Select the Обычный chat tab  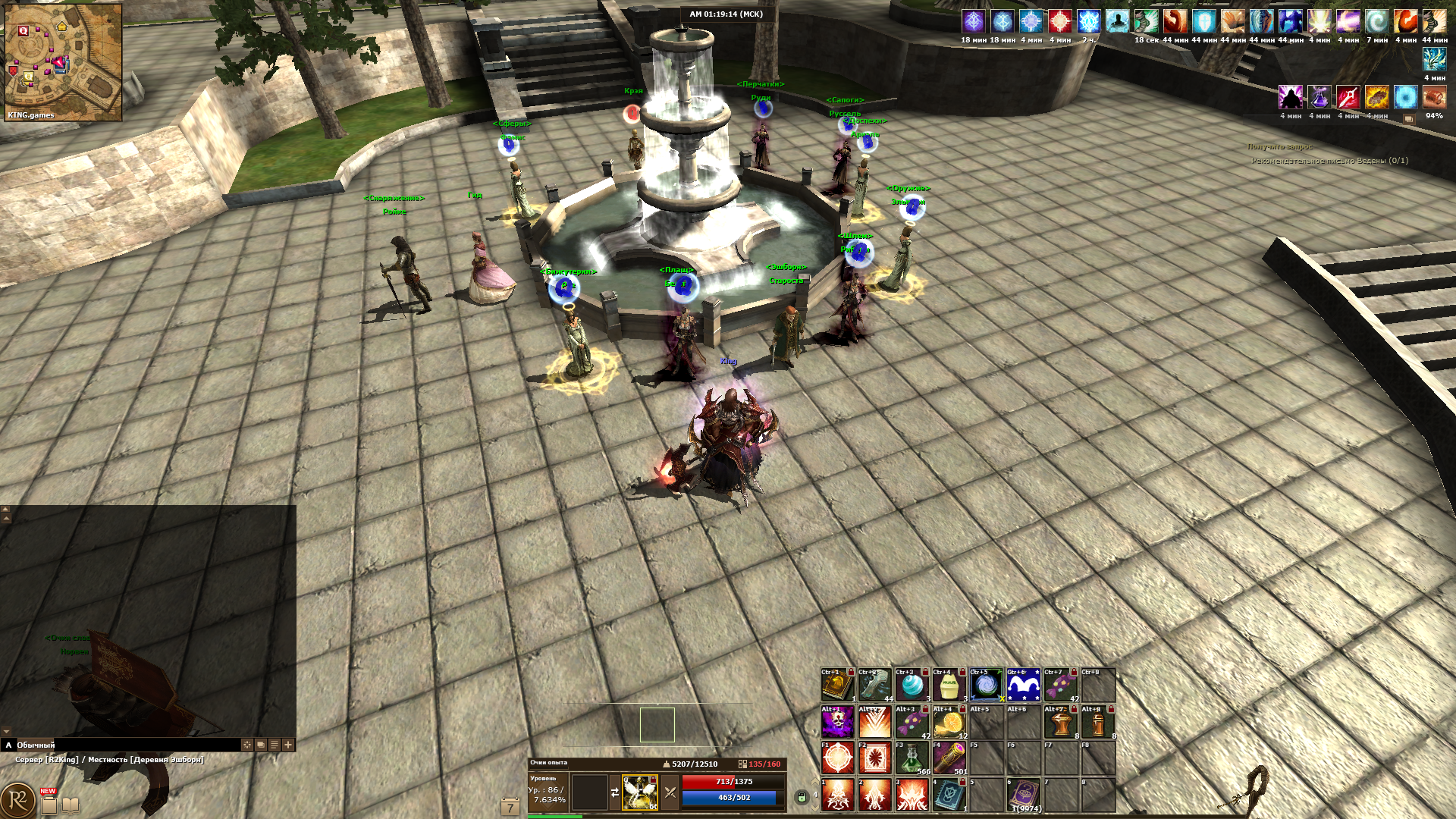tap(36, 745)
